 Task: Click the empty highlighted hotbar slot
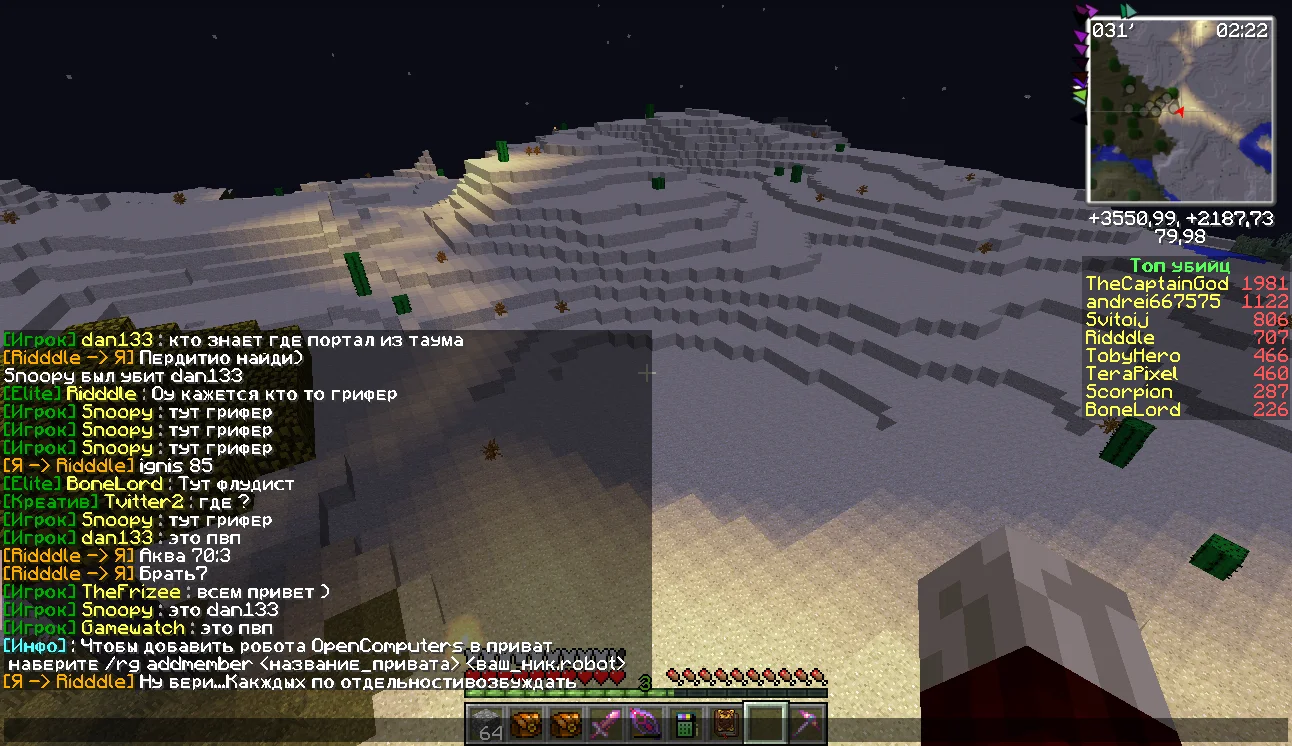pos(767,724)
